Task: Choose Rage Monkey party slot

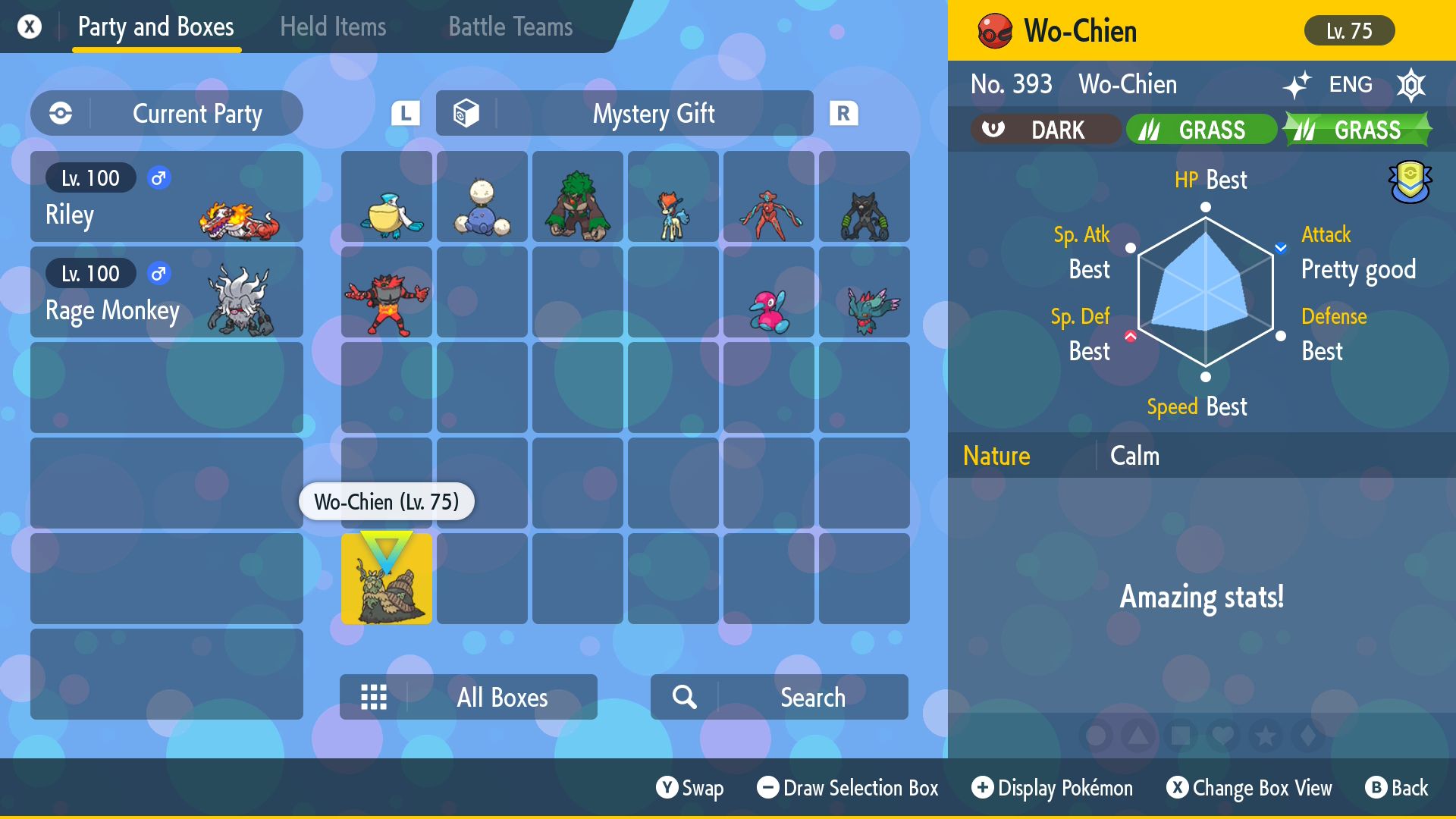Action: click(167, 292)
